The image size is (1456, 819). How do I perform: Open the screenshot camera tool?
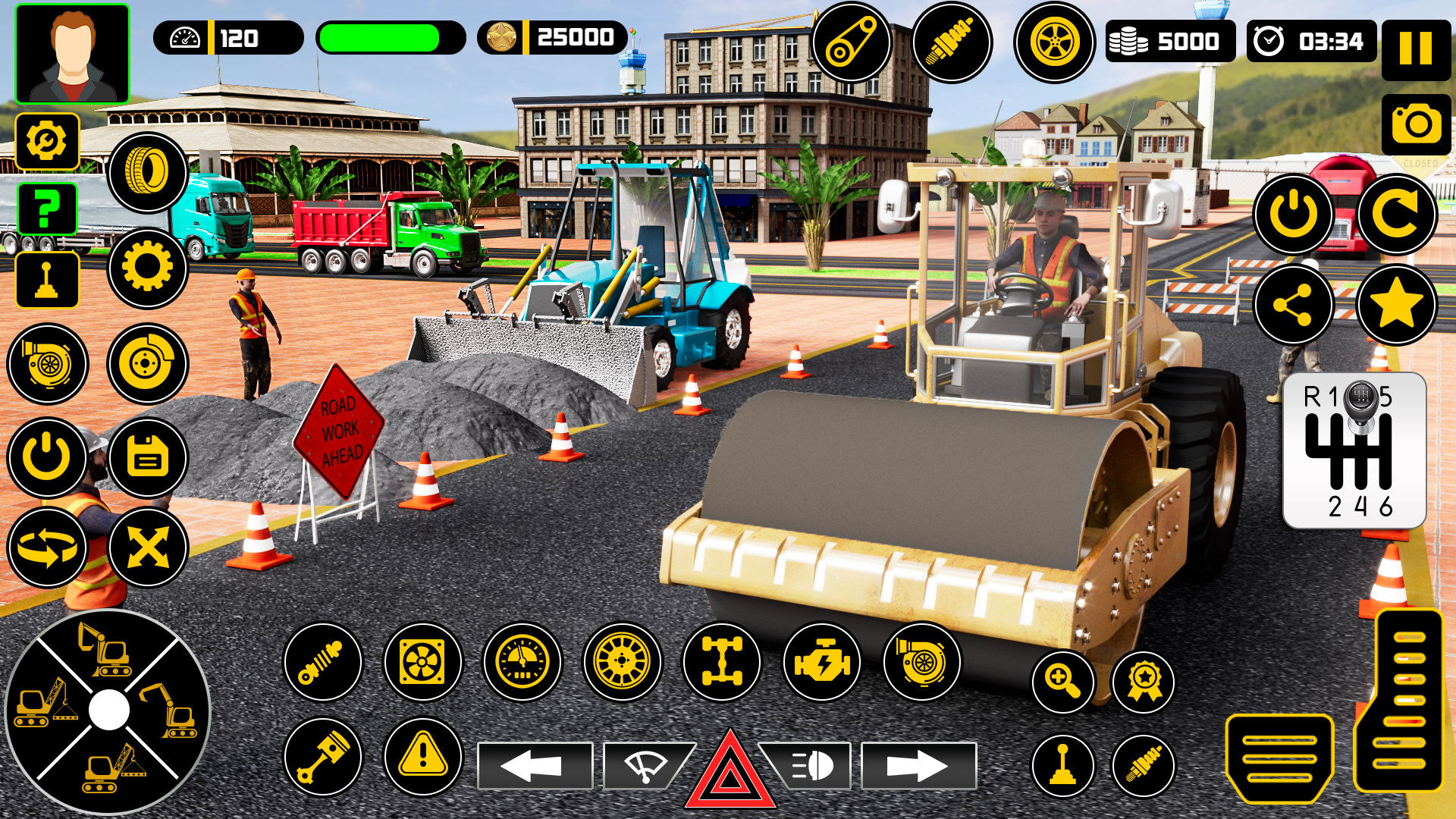[1417, 124]
